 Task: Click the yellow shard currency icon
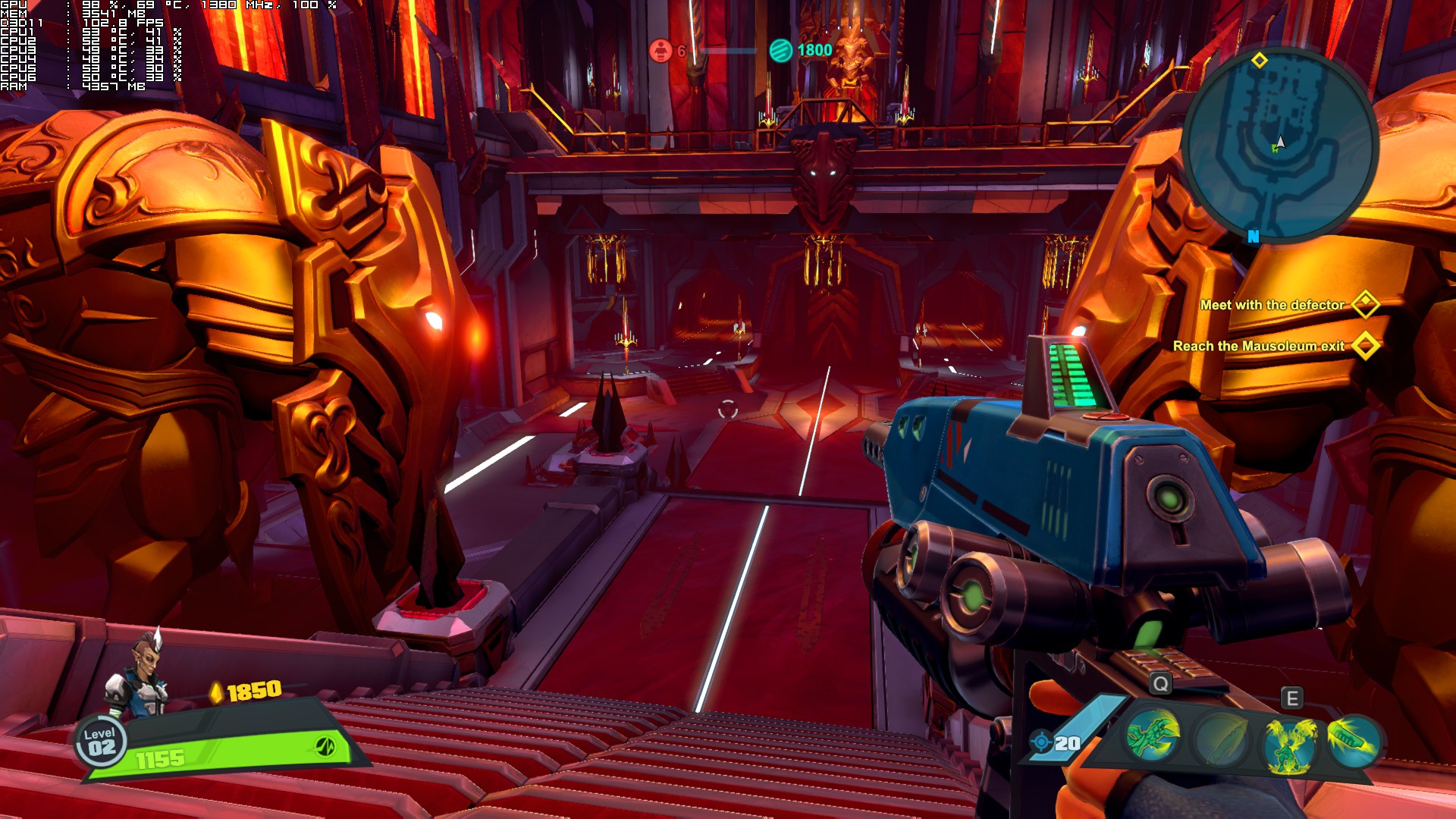216,692
